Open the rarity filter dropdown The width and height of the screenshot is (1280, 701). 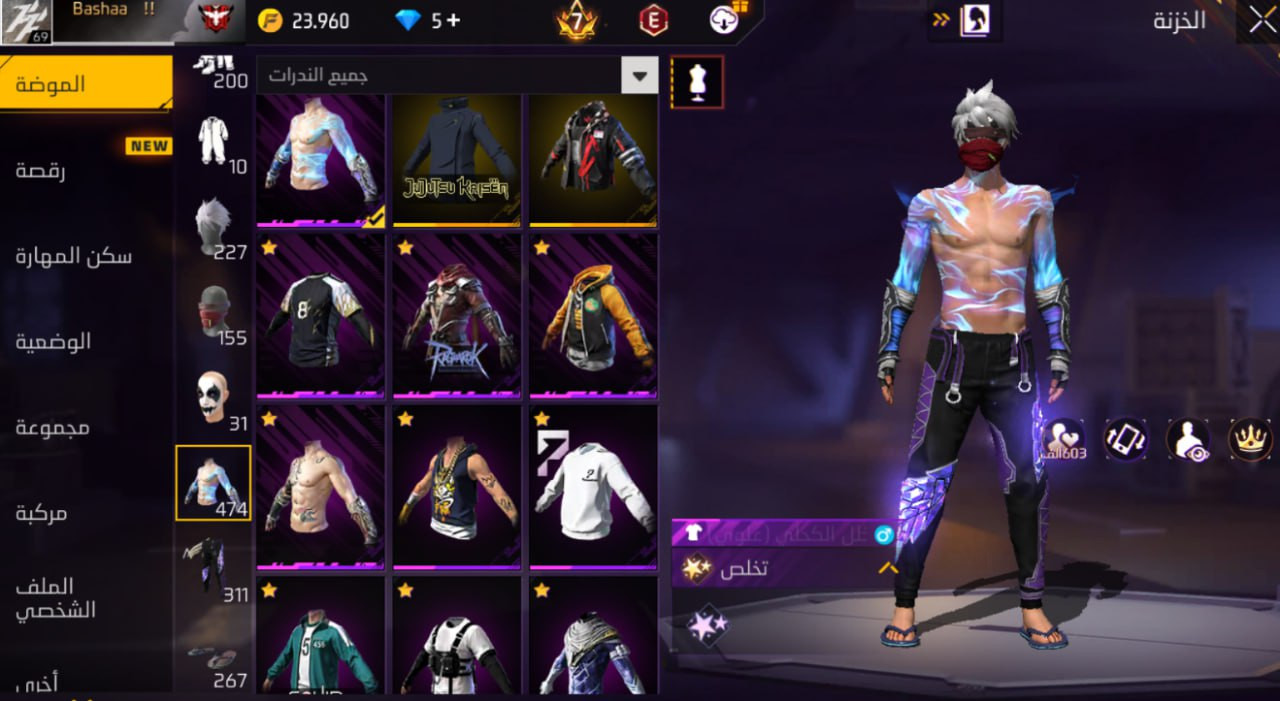click(639, 76)
